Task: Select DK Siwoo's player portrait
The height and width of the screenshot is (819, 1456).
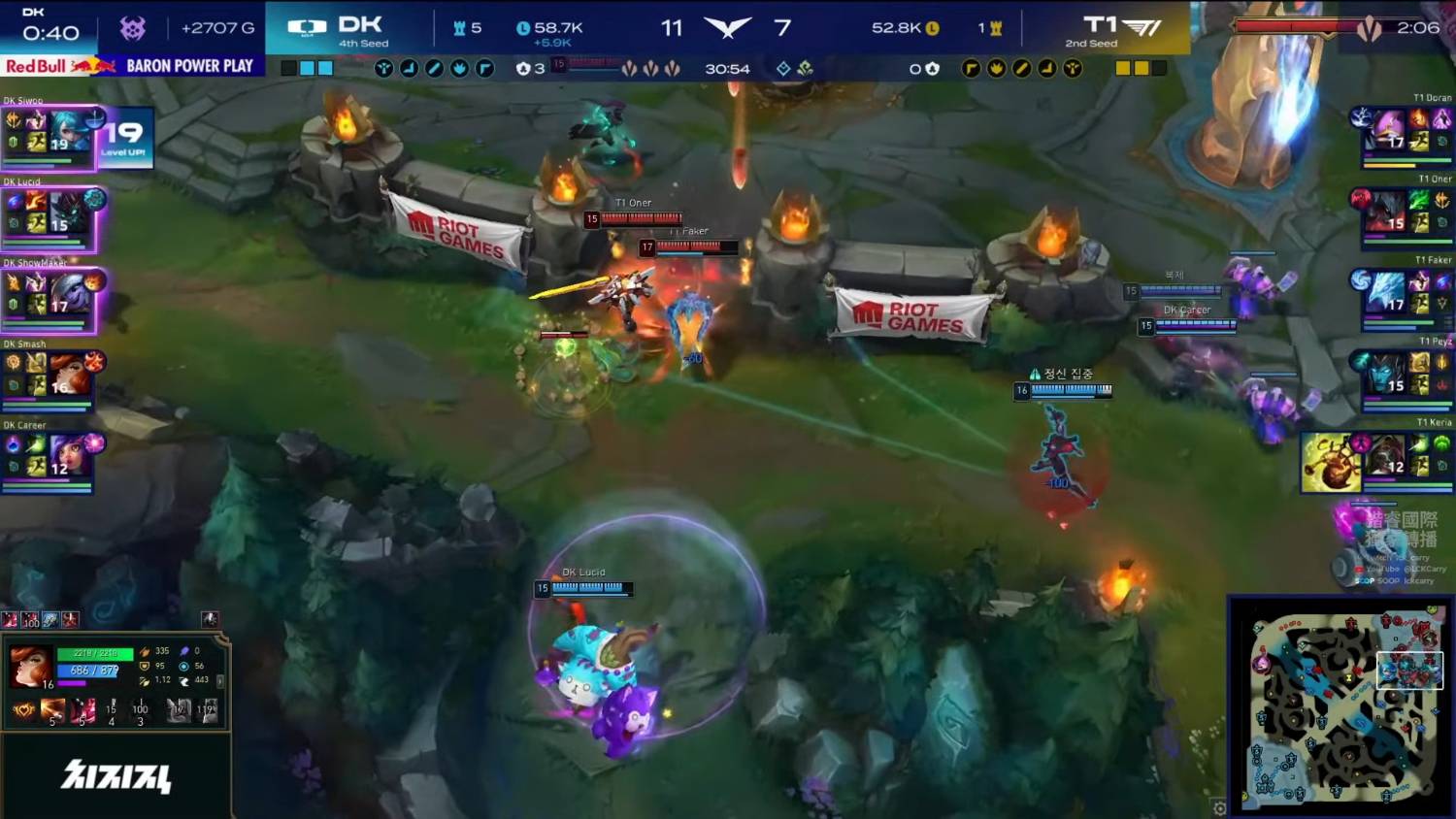Action: coord(70,132)
